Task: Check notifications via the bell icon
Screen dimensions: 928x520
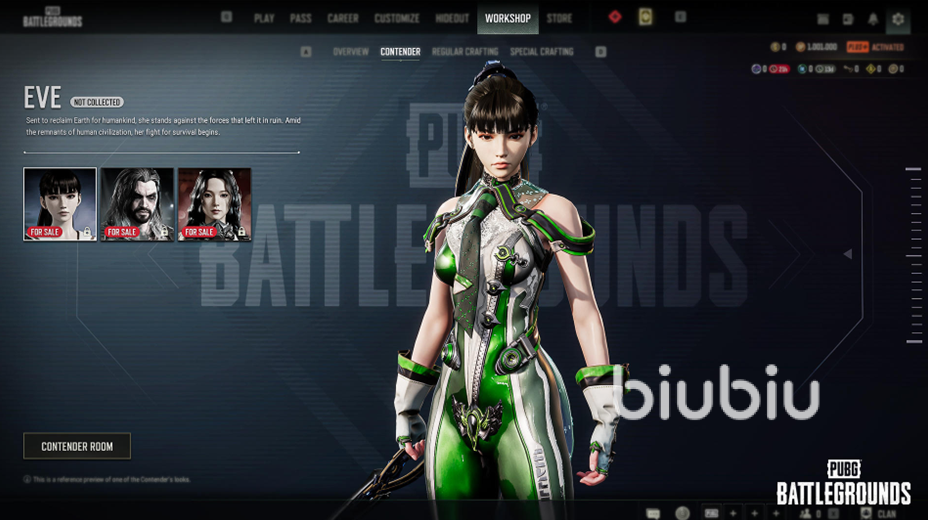Action: pos(873,19)
